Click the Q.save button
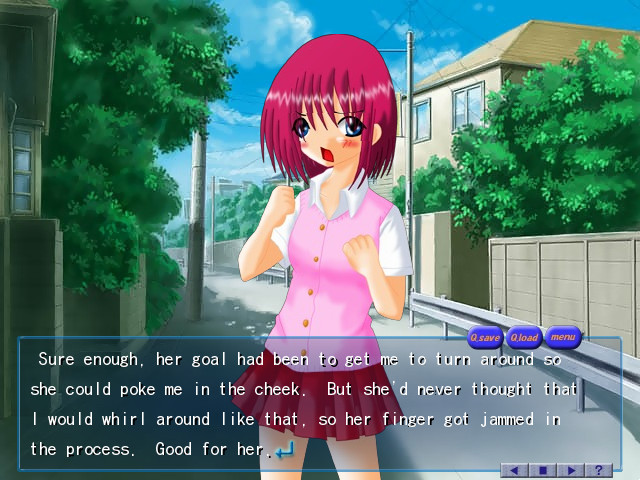This screenshot has height=480, width=640. 486,337
